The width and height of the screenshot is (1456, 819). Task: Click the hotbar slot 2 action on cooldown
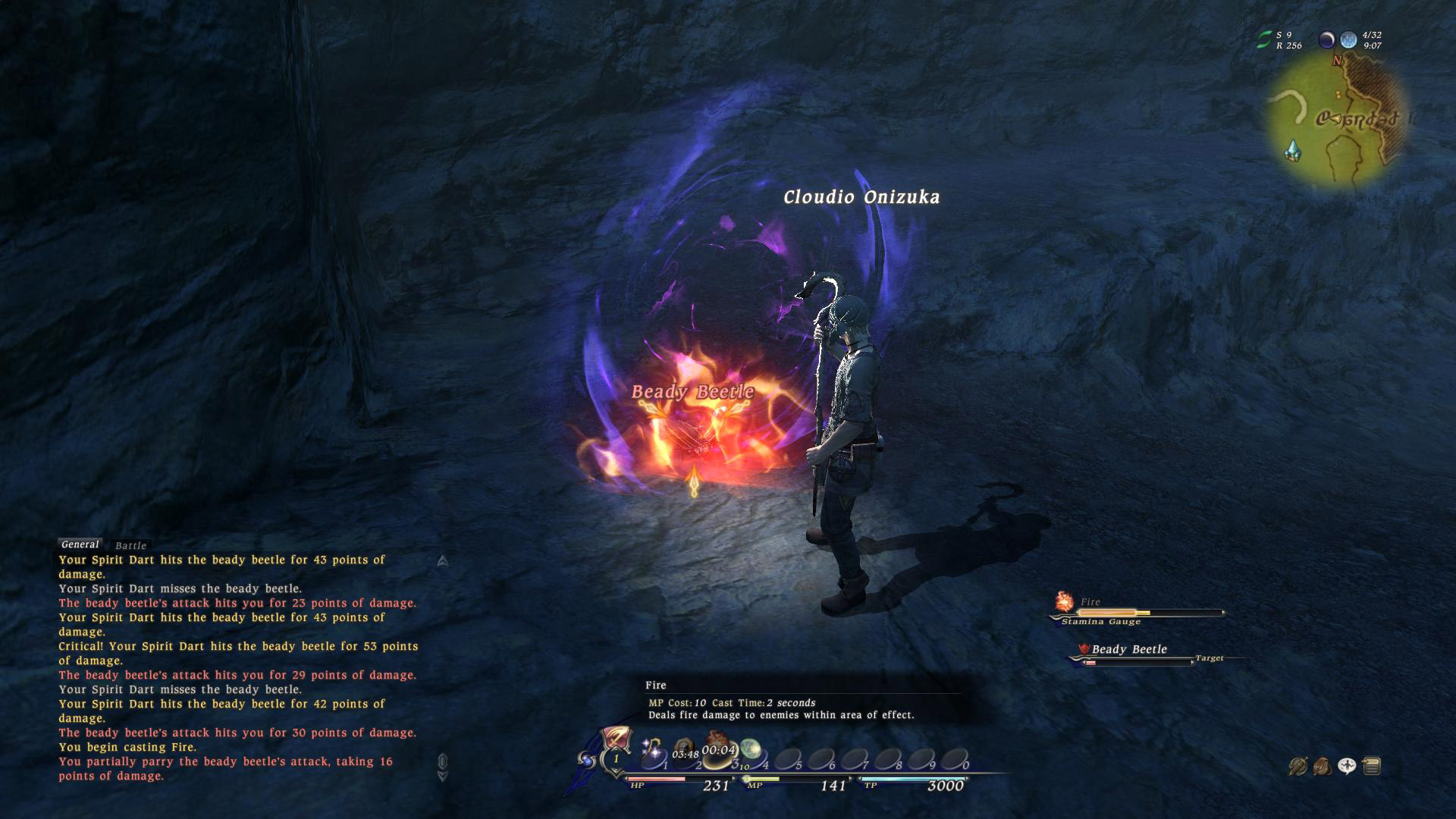686,751
